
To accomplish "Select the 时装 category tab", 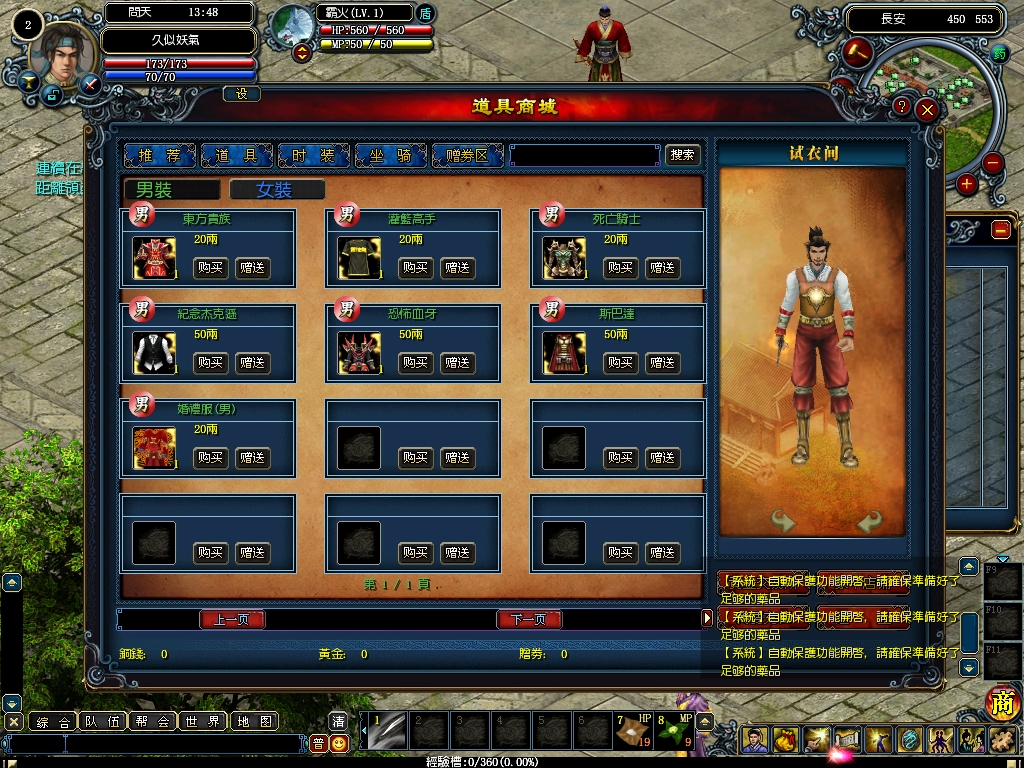I will click(314, 155).
